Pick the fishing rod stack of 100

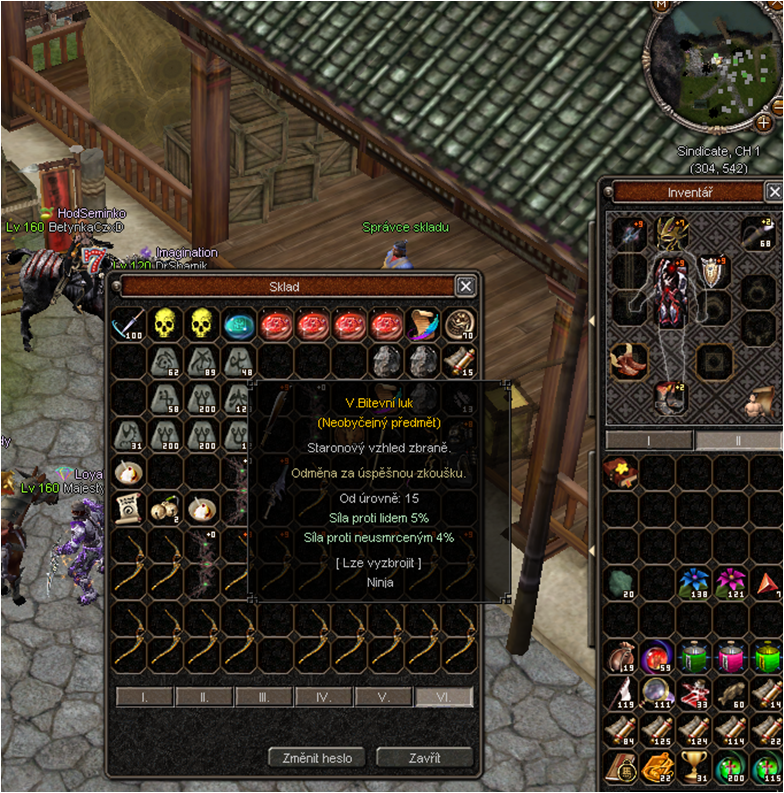click(x=129, y=324)
